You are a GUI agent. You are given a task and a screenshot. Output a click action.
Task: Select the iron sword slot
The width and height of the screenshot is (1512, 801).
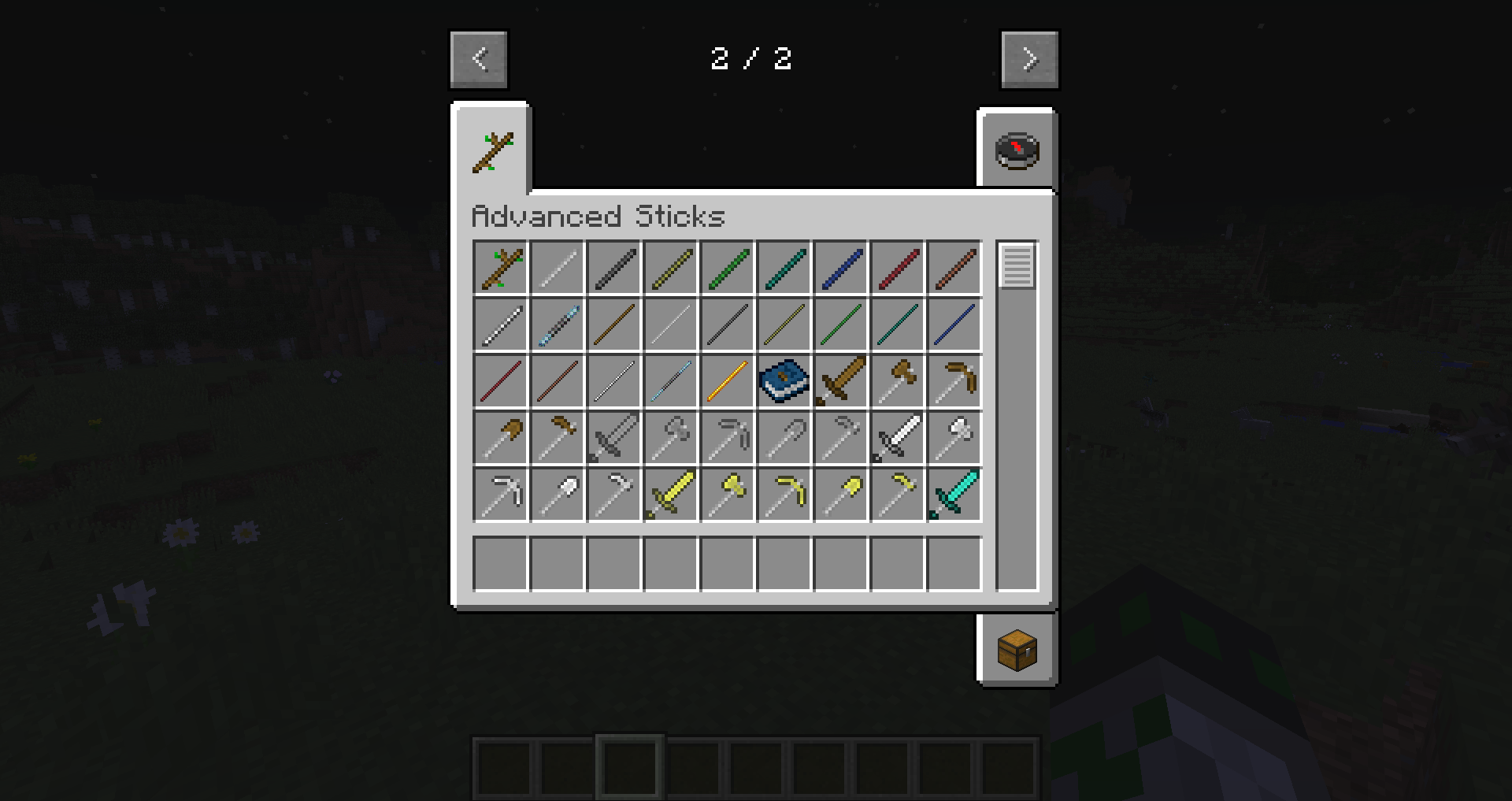click(x=898, y=438)
